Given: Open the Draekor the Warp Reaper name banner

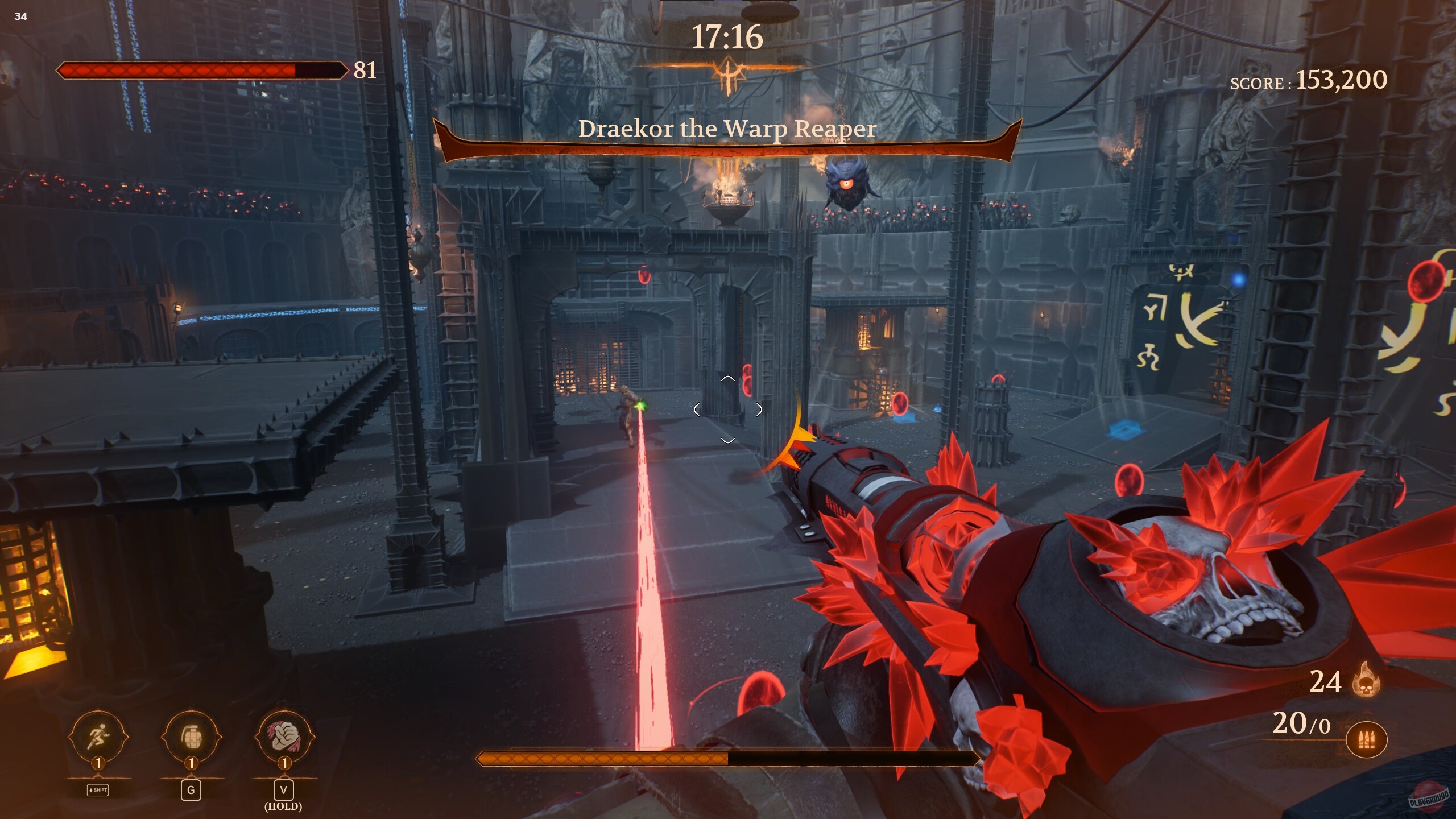Looking at the screenshot, I should (x=727, y=128).
